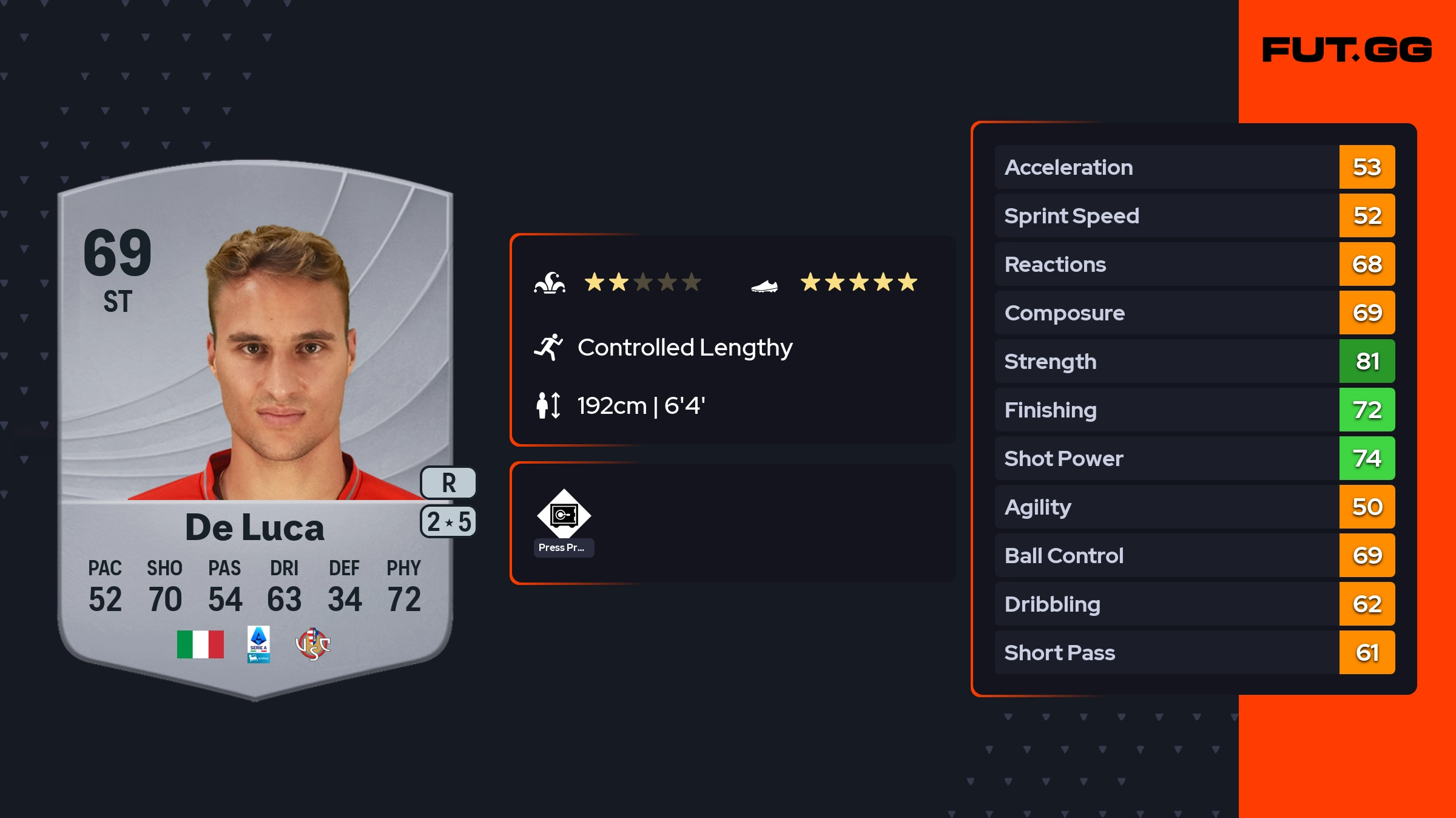Select the Italy flag on the card

[x=200, y=644]
